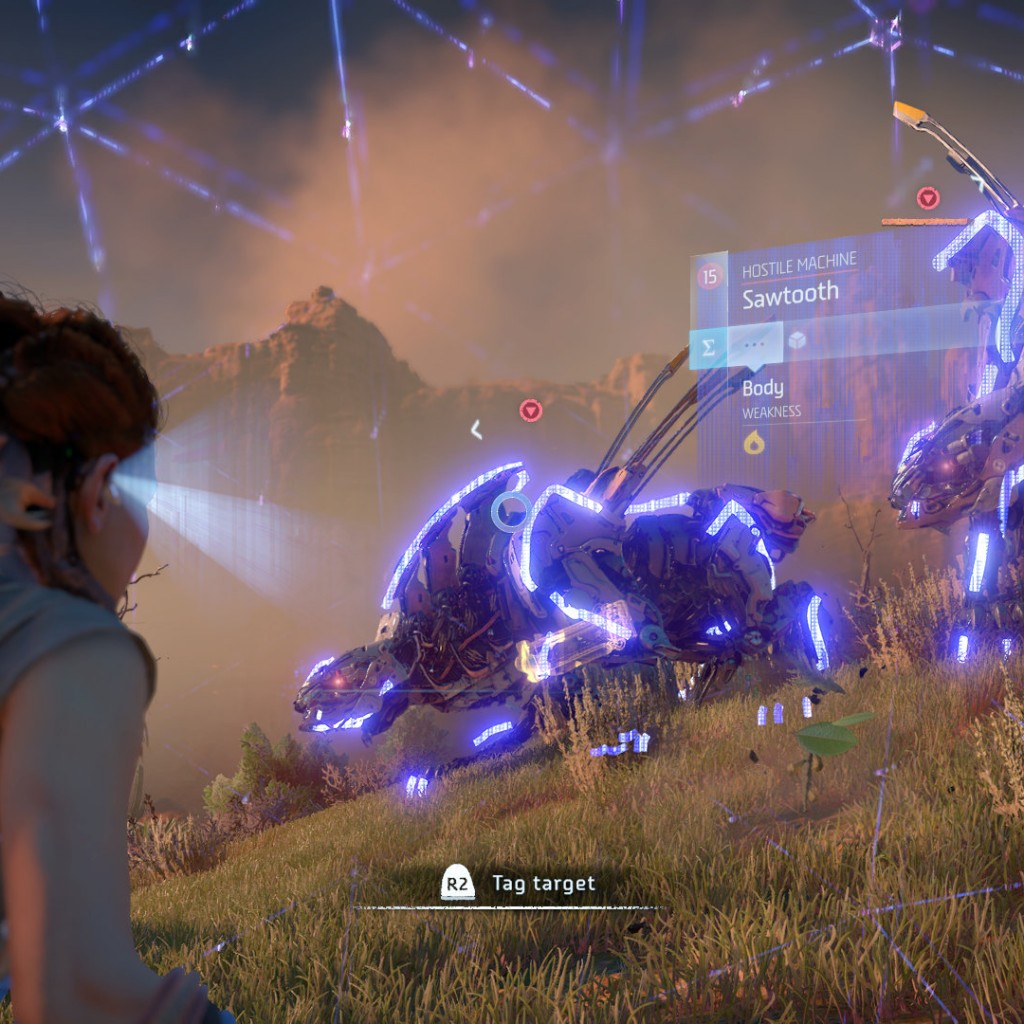Click the Sigma summary icon
This screenshot has height=1024, width=1024.
[x=709, y=348]
